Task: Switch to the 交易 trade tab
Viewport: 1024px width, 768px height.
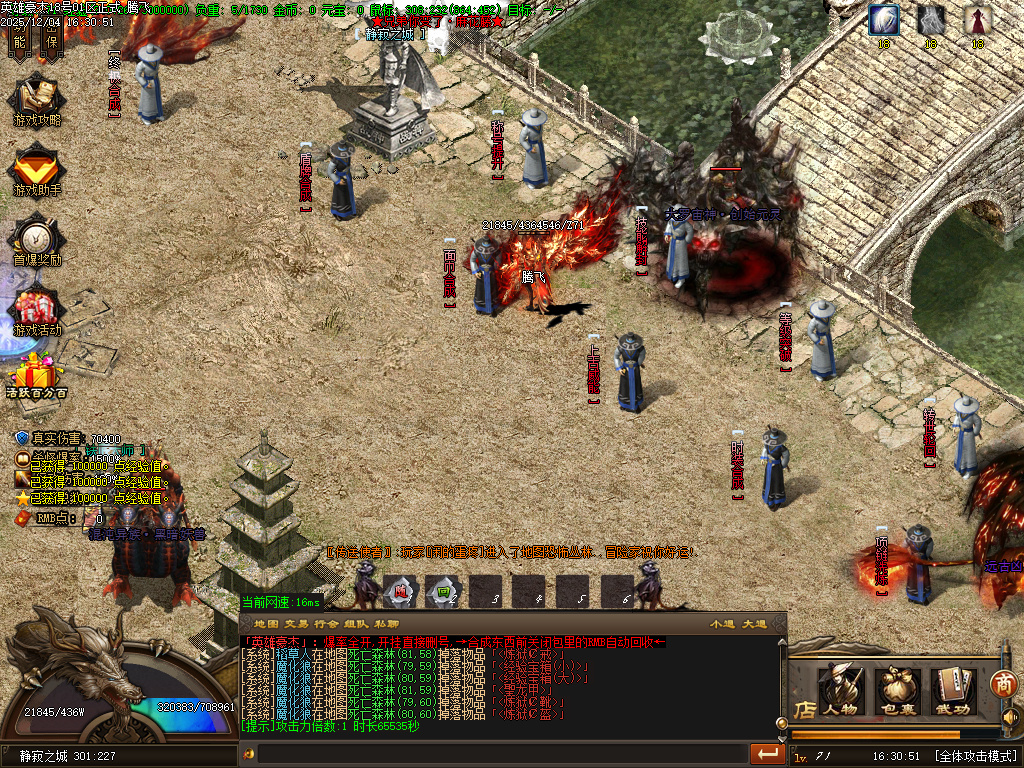Action: (297, 623)
